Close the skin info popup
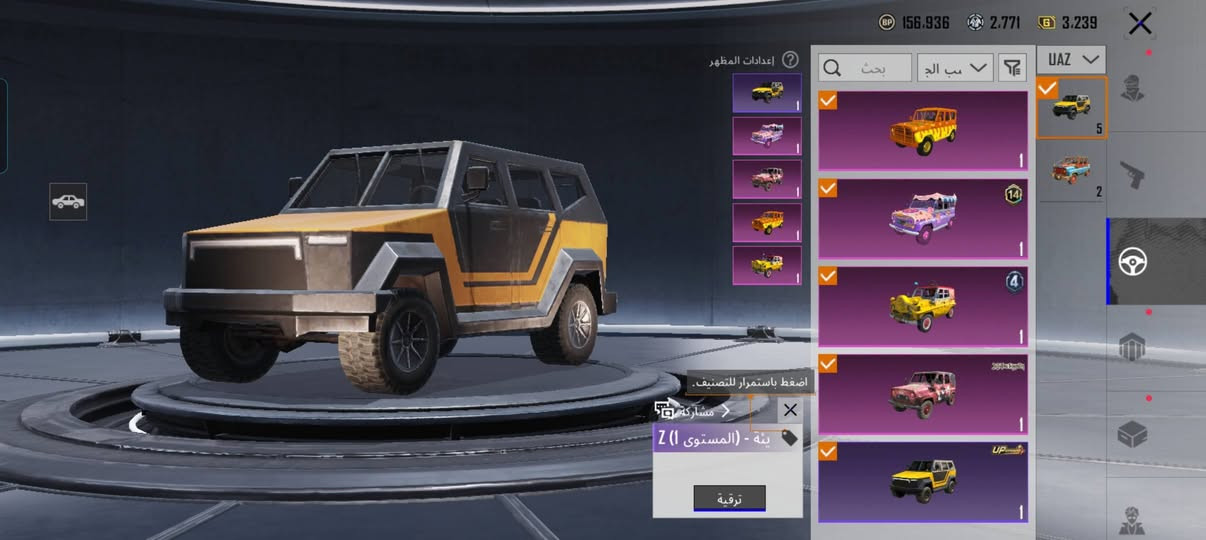1206x540 pixels. pos(790,410)
